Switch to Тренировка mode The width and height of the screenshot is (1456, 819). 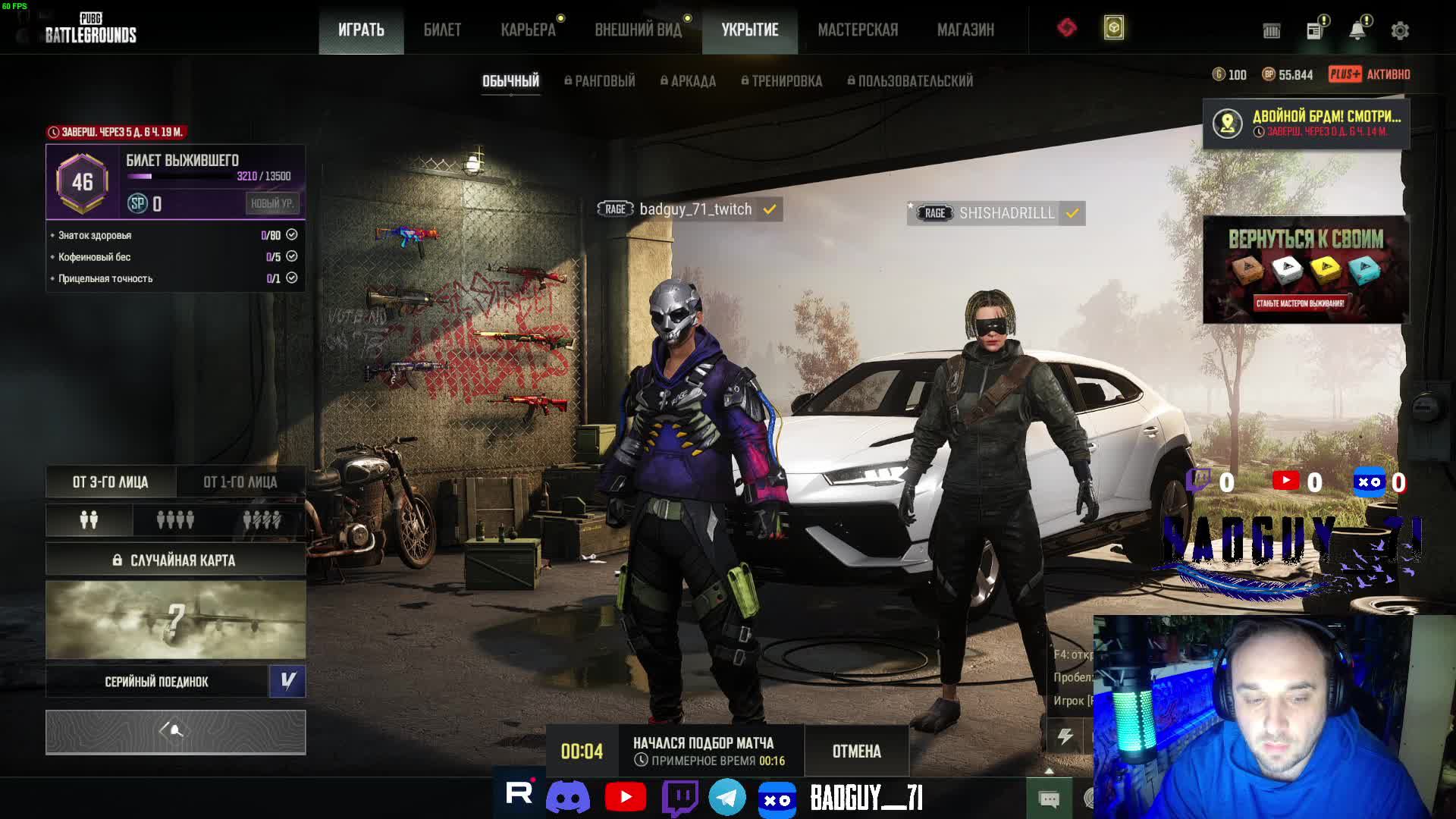(781, 81)
